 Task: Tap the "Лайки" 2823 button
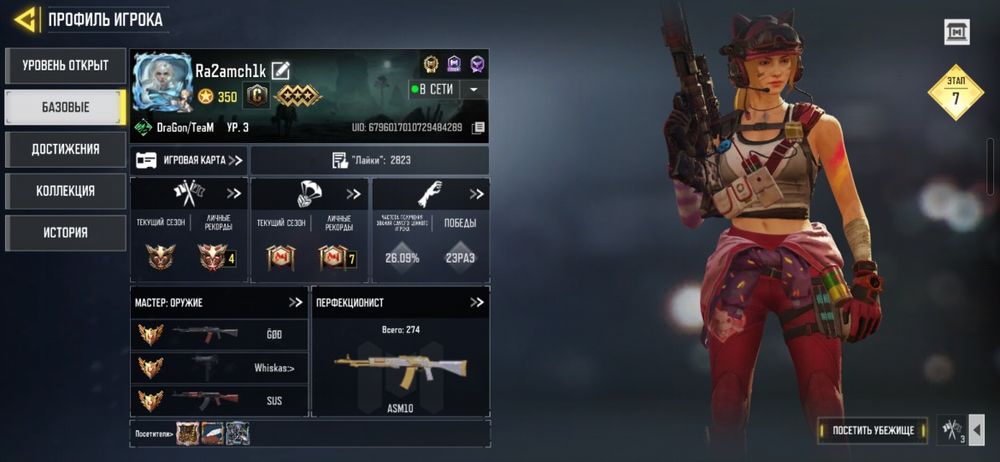(370, 160)
